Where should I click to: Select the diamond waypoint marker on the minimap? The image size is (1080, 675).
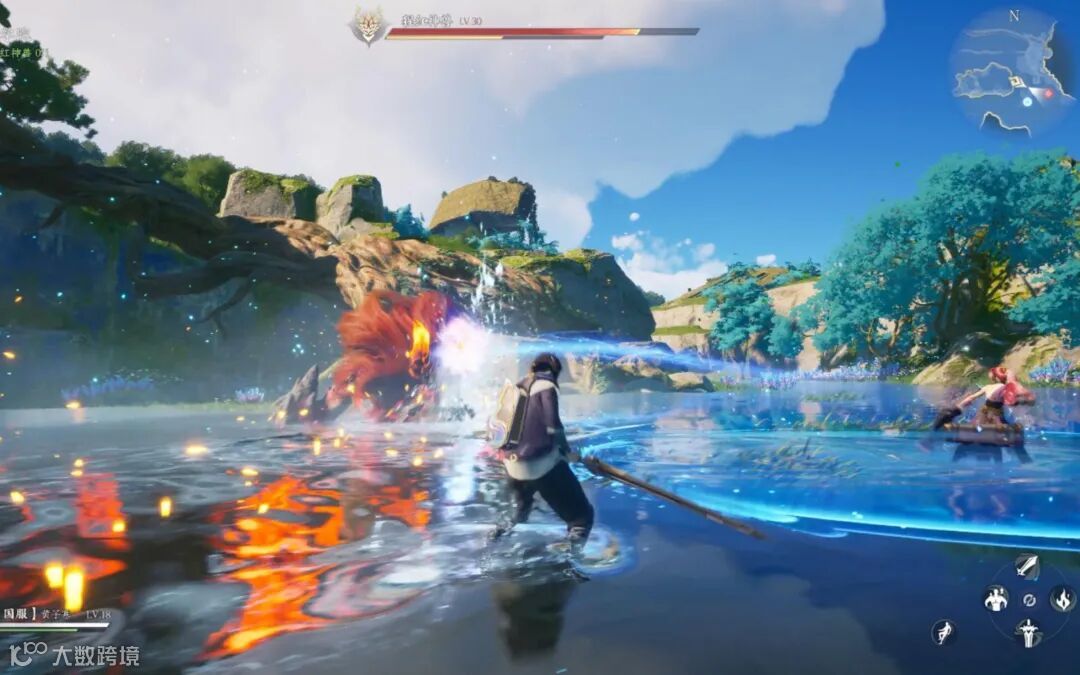pos(1016,82)
